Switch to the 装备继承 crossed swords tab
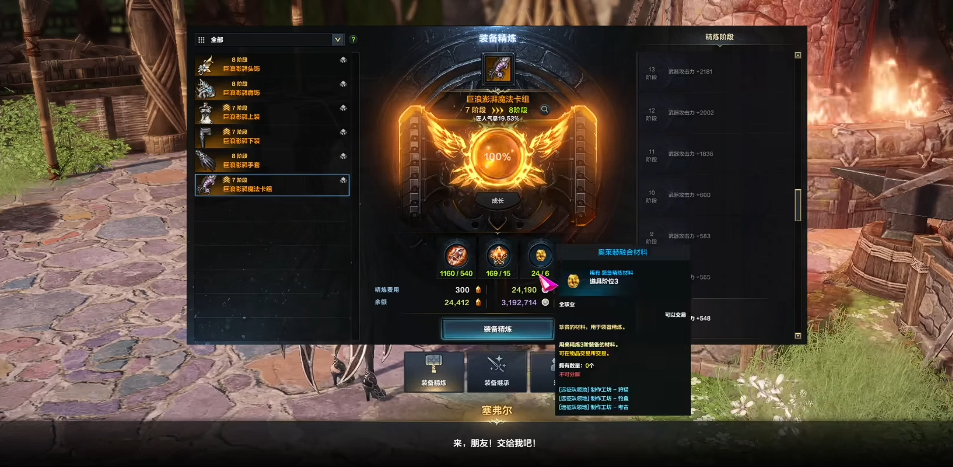The height and width of the screenshot is (467, 953). click(497, 371)
